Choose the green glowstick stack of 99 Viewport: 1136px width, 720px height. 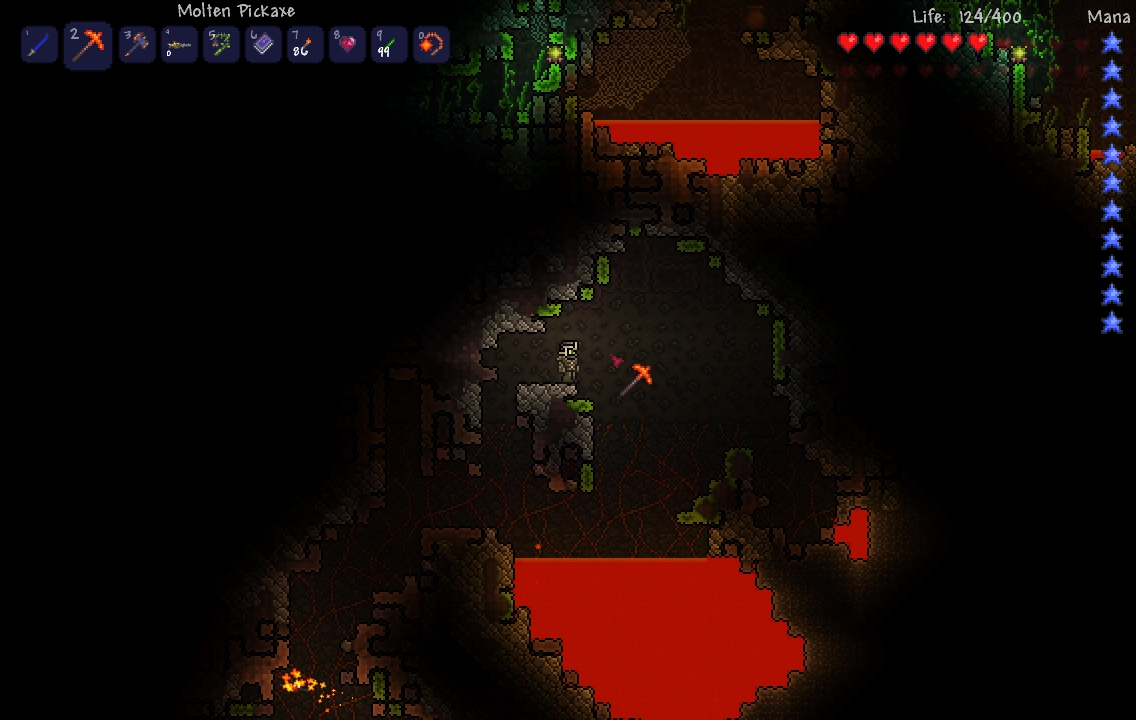pos(389,45)
